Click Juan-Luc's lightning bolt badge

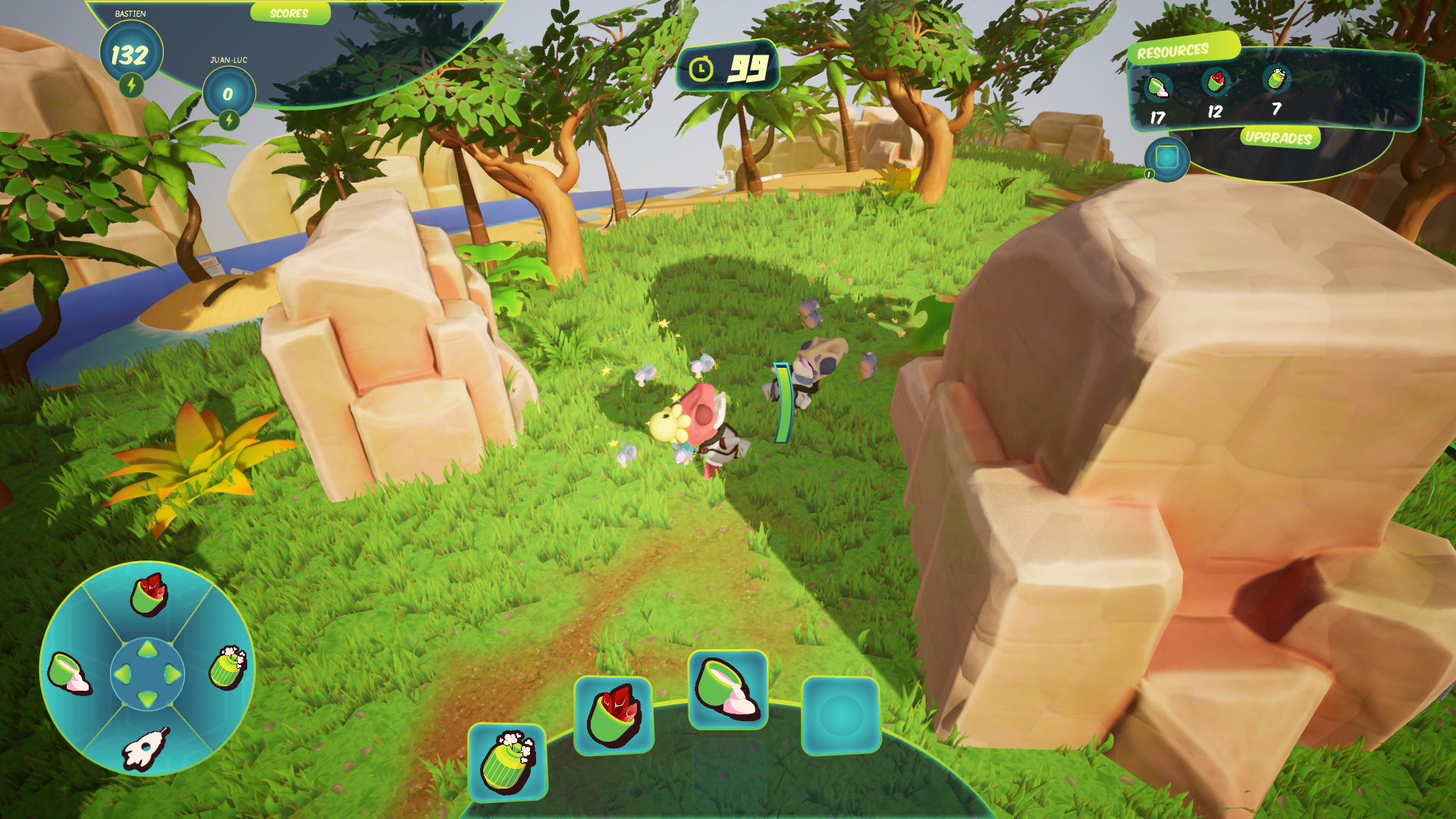229,120
